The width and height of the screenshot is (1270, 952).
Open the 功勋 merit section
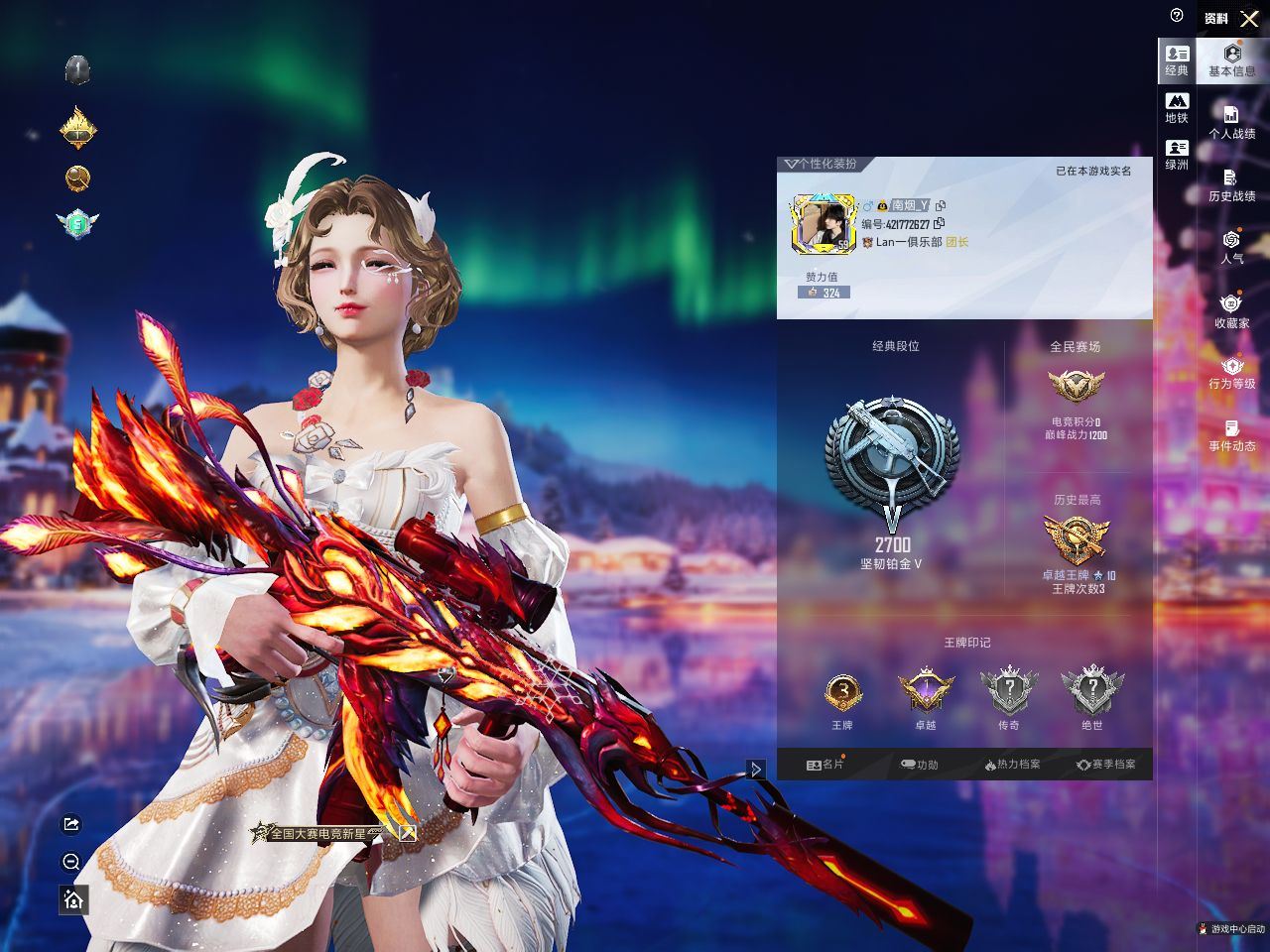(919, 765)
